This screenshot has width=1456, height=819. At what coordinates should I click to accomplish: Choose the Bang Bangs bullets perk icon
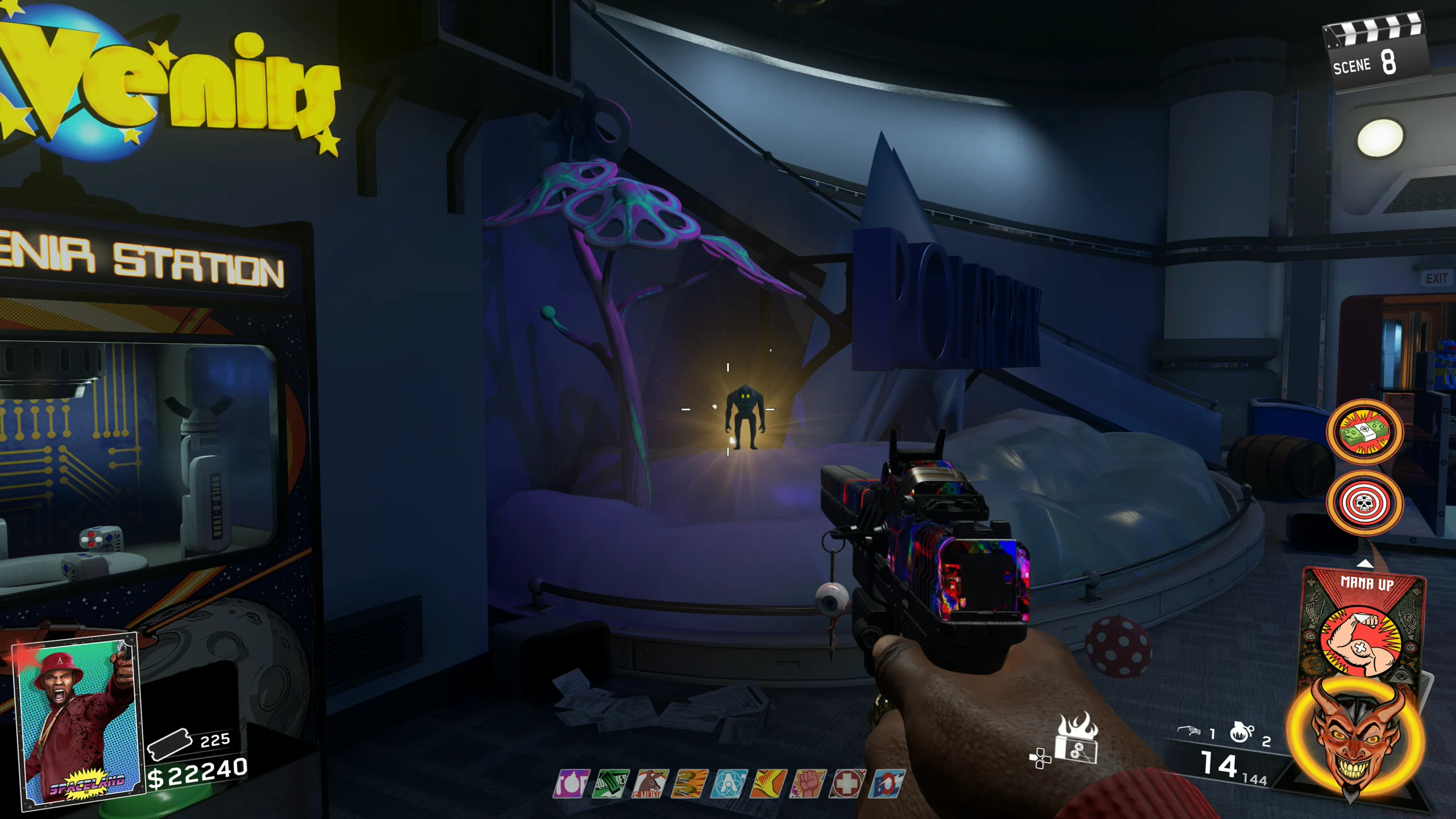(689, 784)
